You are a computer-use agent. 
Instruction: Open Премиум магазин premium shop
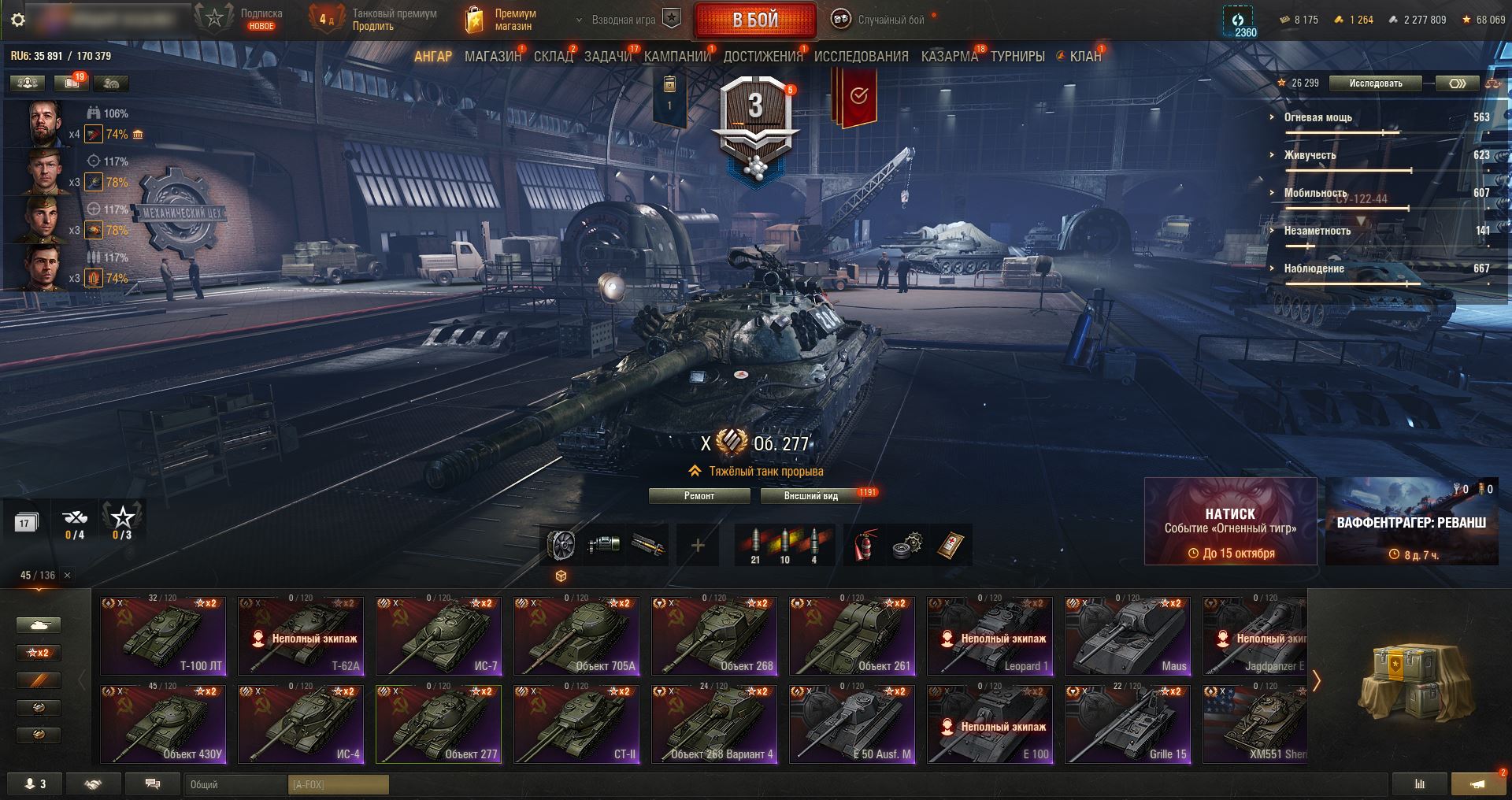pos(501,20)
